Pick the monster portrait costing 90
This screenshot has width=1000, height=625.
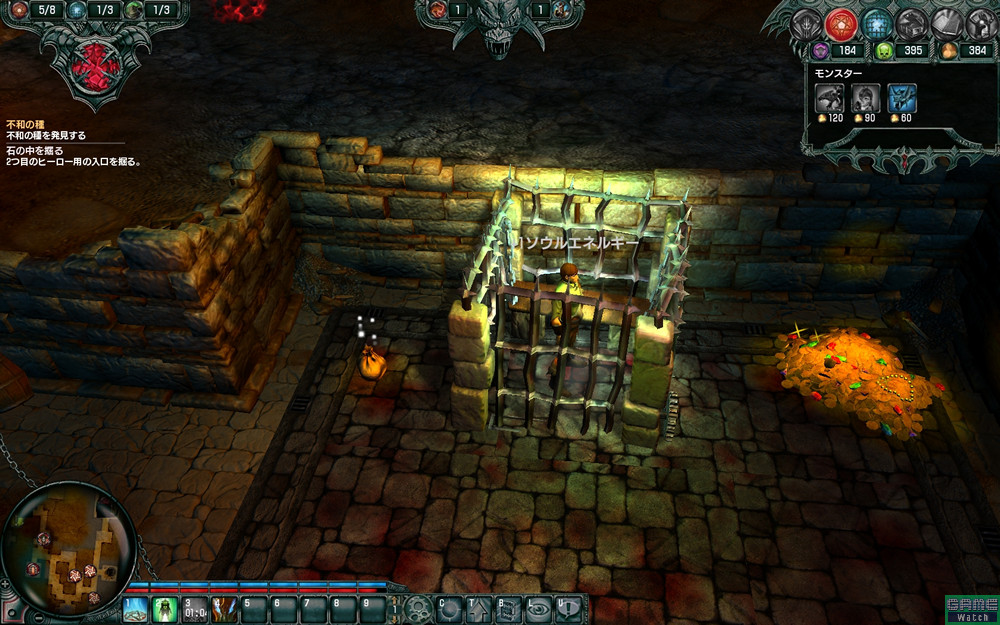(x=866, y=97)
